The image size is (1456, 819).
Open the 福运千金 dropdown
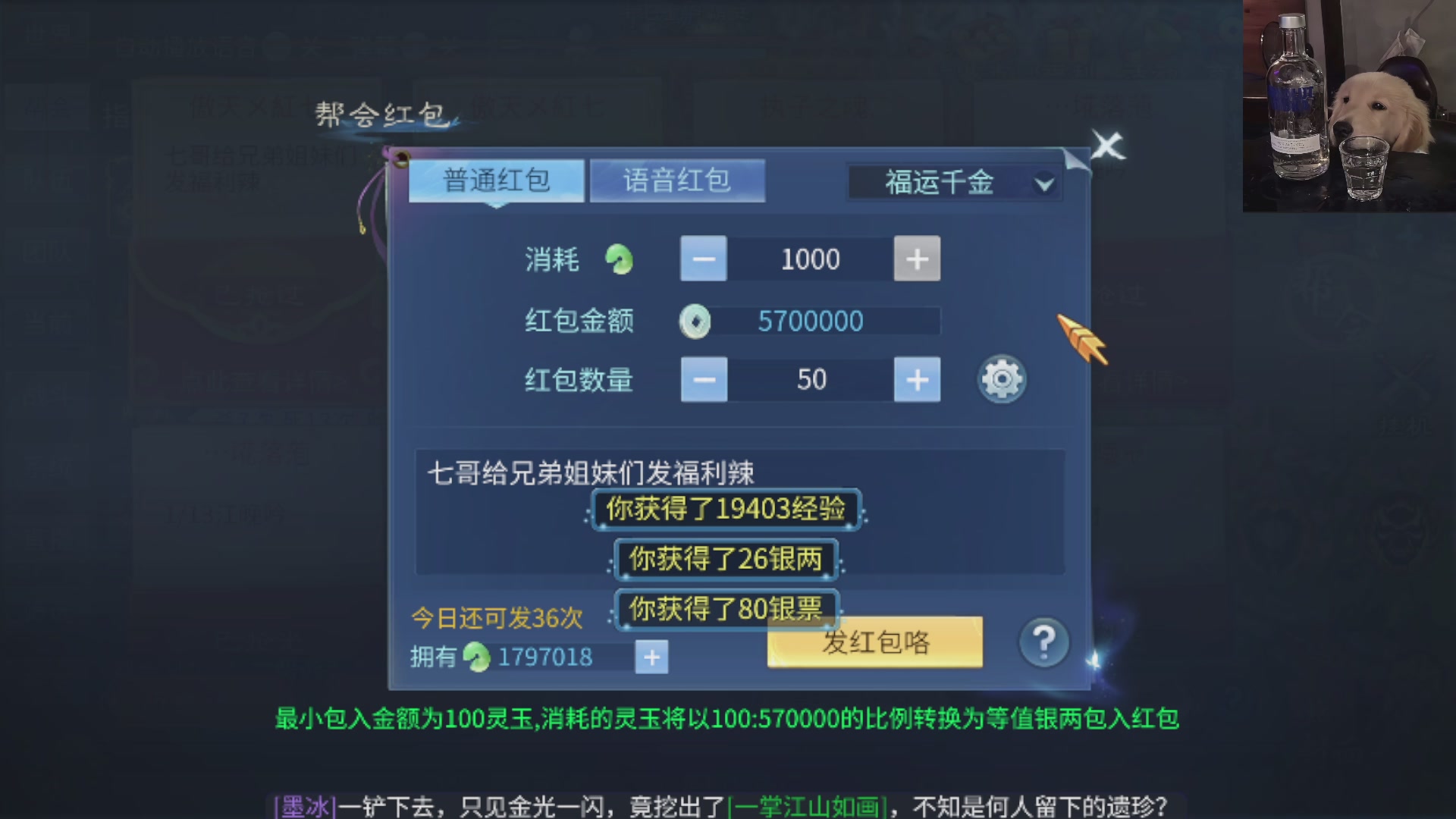tap(952, 183)
